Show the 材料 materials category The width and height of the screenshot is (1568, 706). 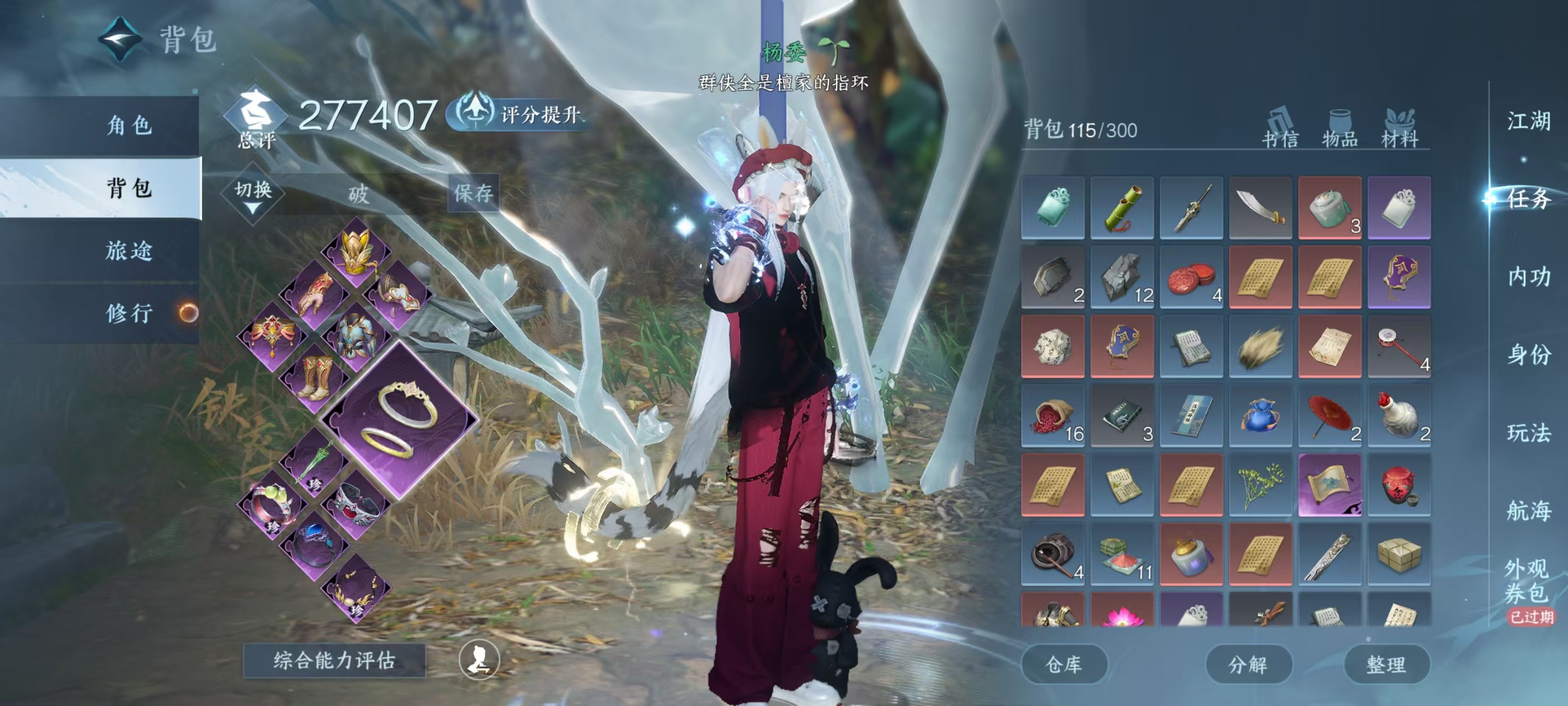pyautogui.click(x=1399, y=129)
